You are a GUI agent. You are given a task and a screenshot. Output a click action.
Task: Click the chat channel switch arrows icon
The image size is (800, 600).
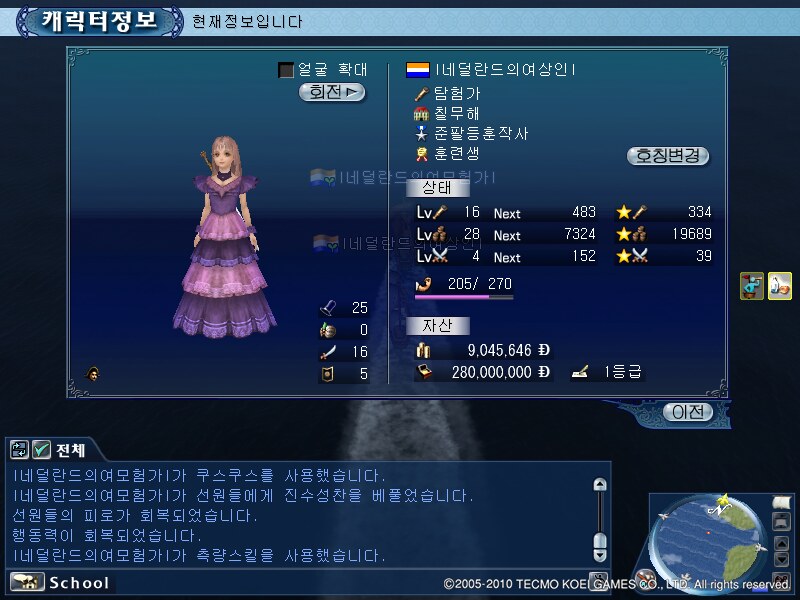tap(18, 450)
